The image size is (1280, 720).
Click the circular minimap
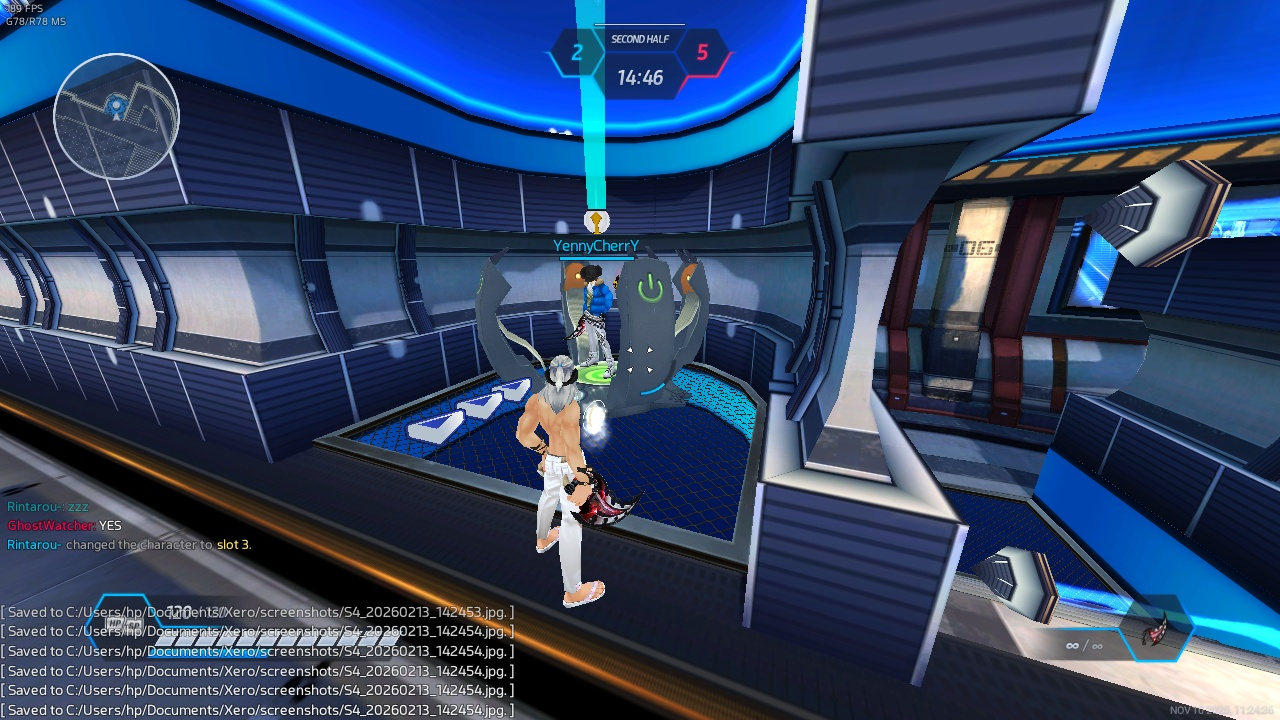[116, 116]
